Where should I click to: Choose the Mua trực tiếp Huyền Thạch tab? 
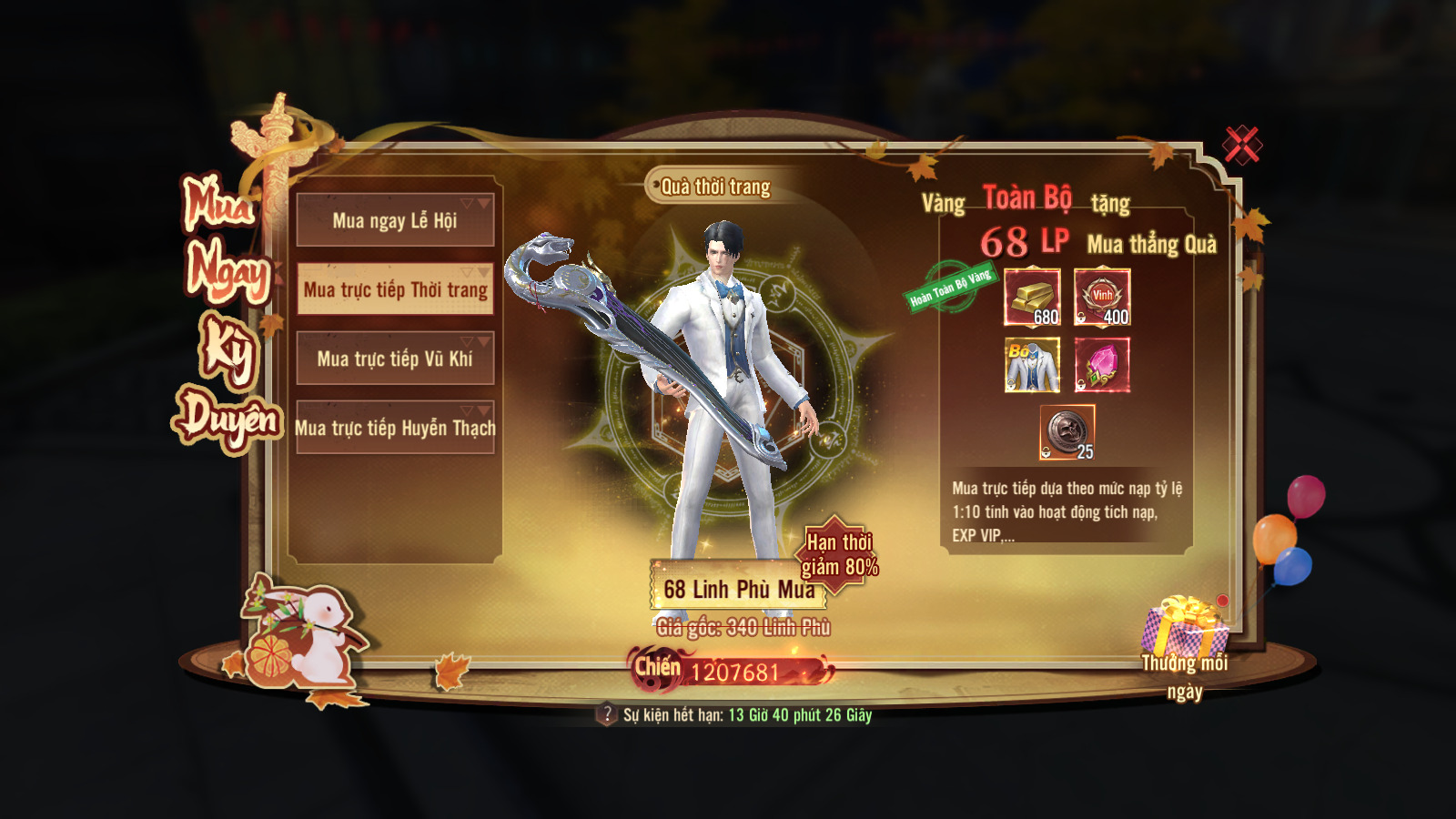[x=395, y=428]
